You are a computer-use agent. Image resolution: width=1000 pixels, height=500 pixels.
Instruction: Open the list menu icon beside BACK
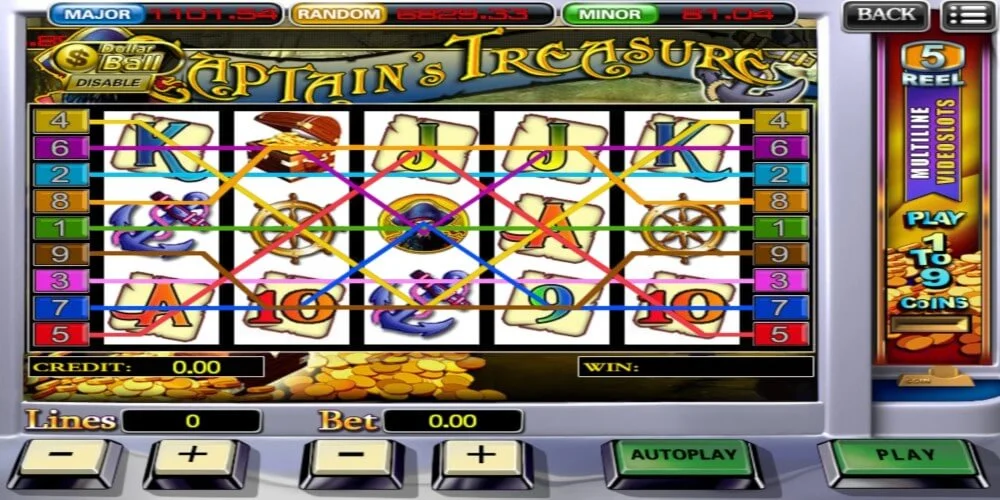pyautogui.click(x=965, y=15)
